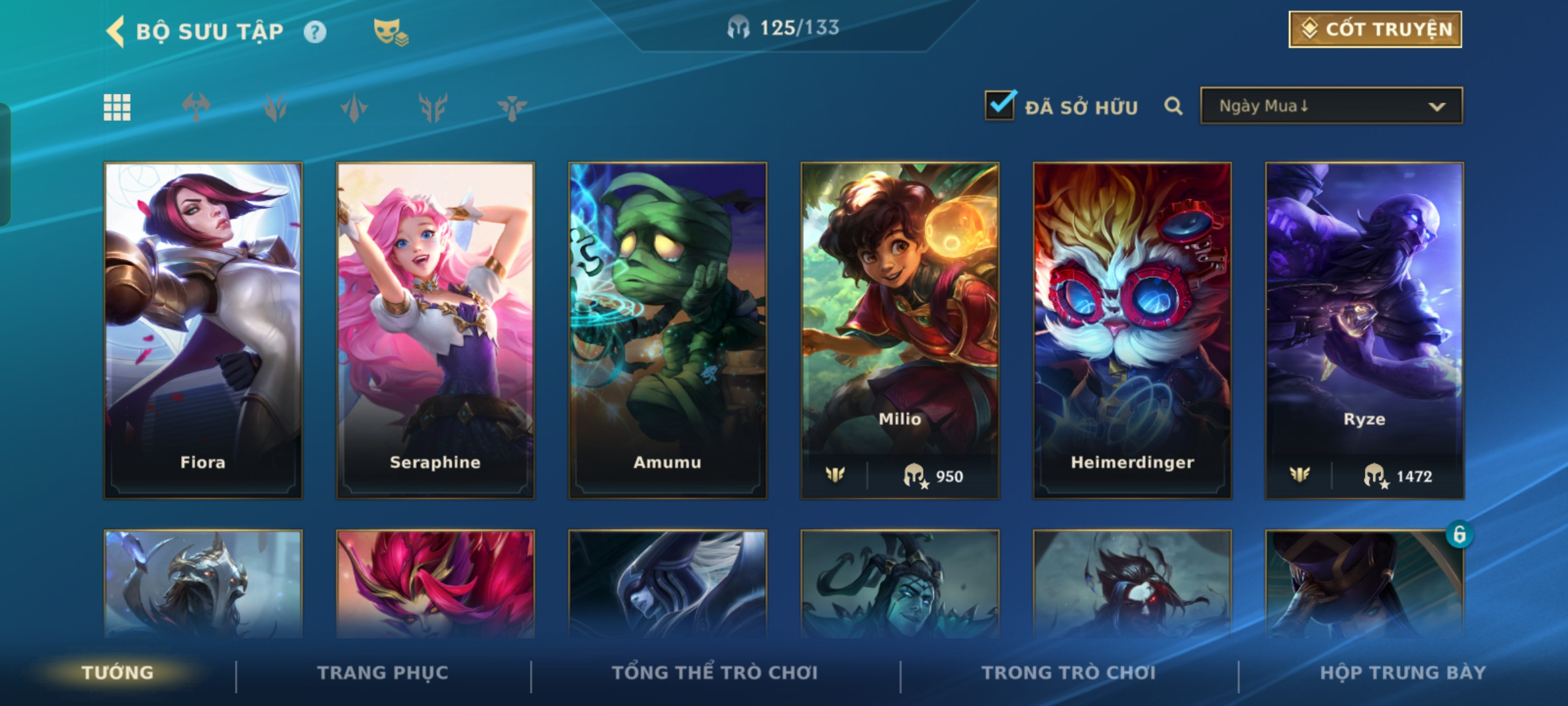Open the Cốt Truyện button

point(1375,29)
